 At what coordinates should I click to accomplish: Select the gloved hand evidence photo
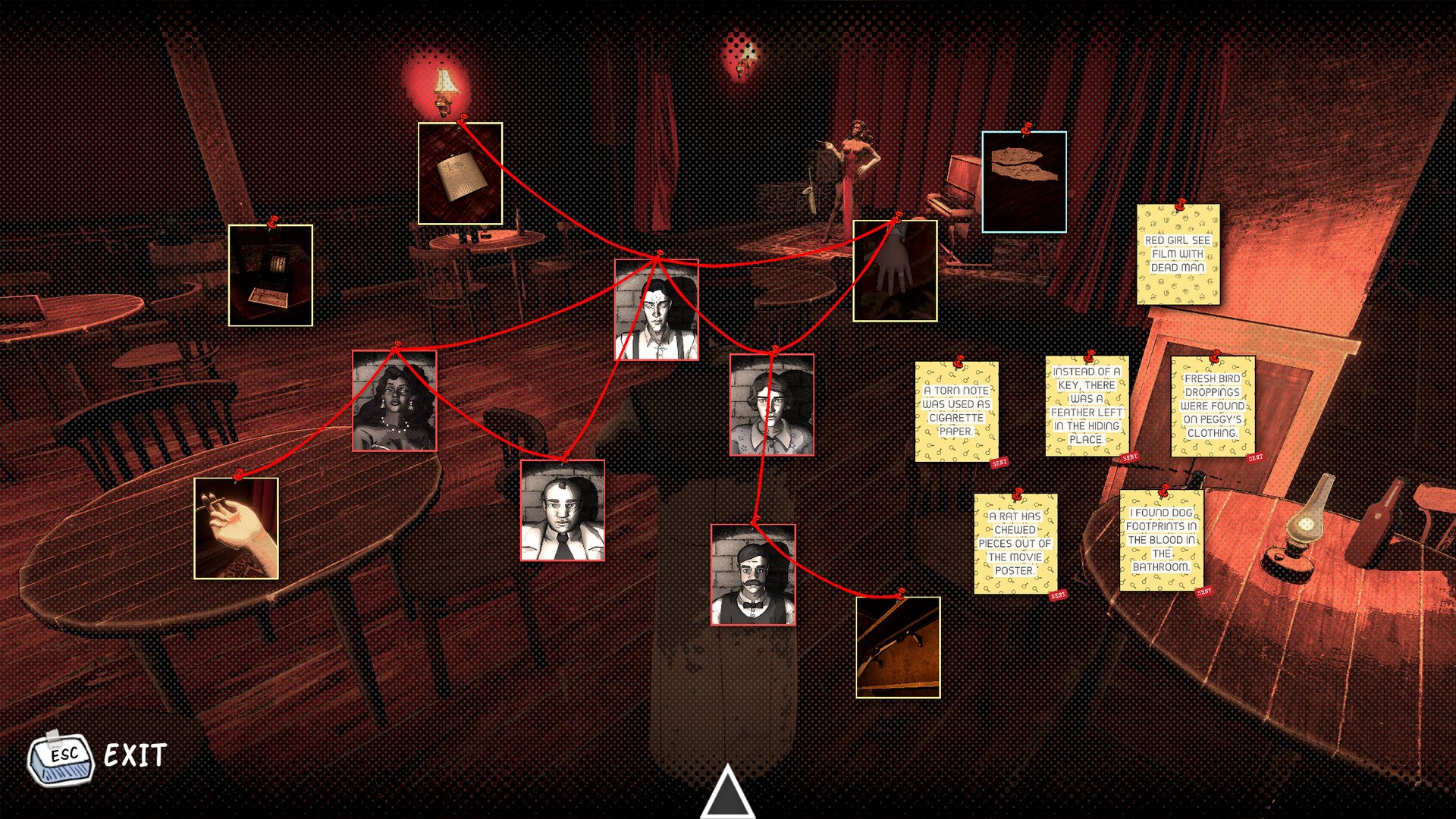(895, 271)
